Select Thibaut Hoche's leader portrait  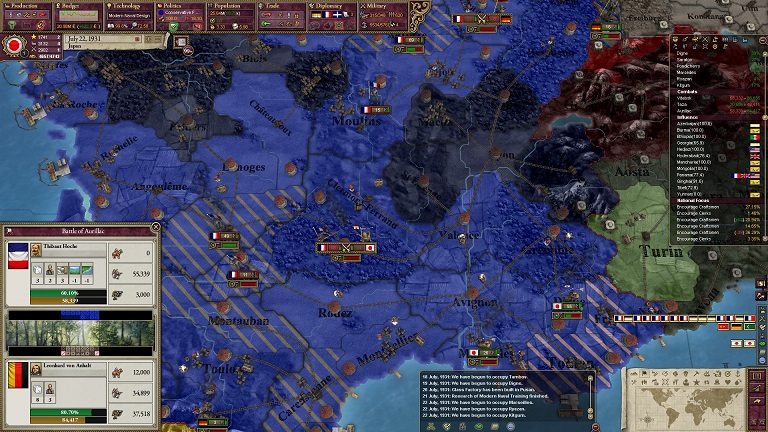pyautogui.click(x=36, y=250)
